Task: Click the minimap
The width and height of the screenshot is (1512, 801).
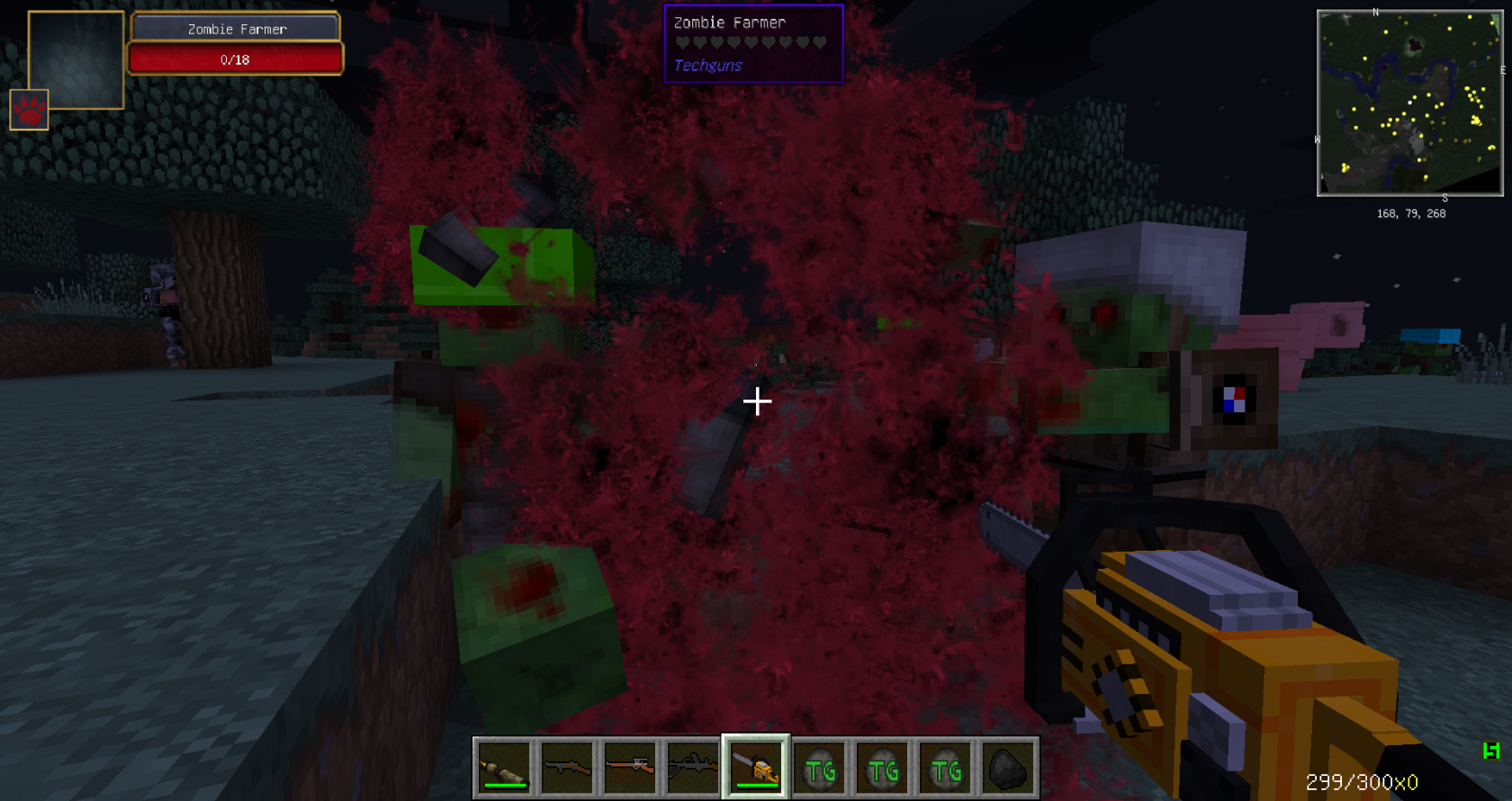Action: (x=1409, y=103)
